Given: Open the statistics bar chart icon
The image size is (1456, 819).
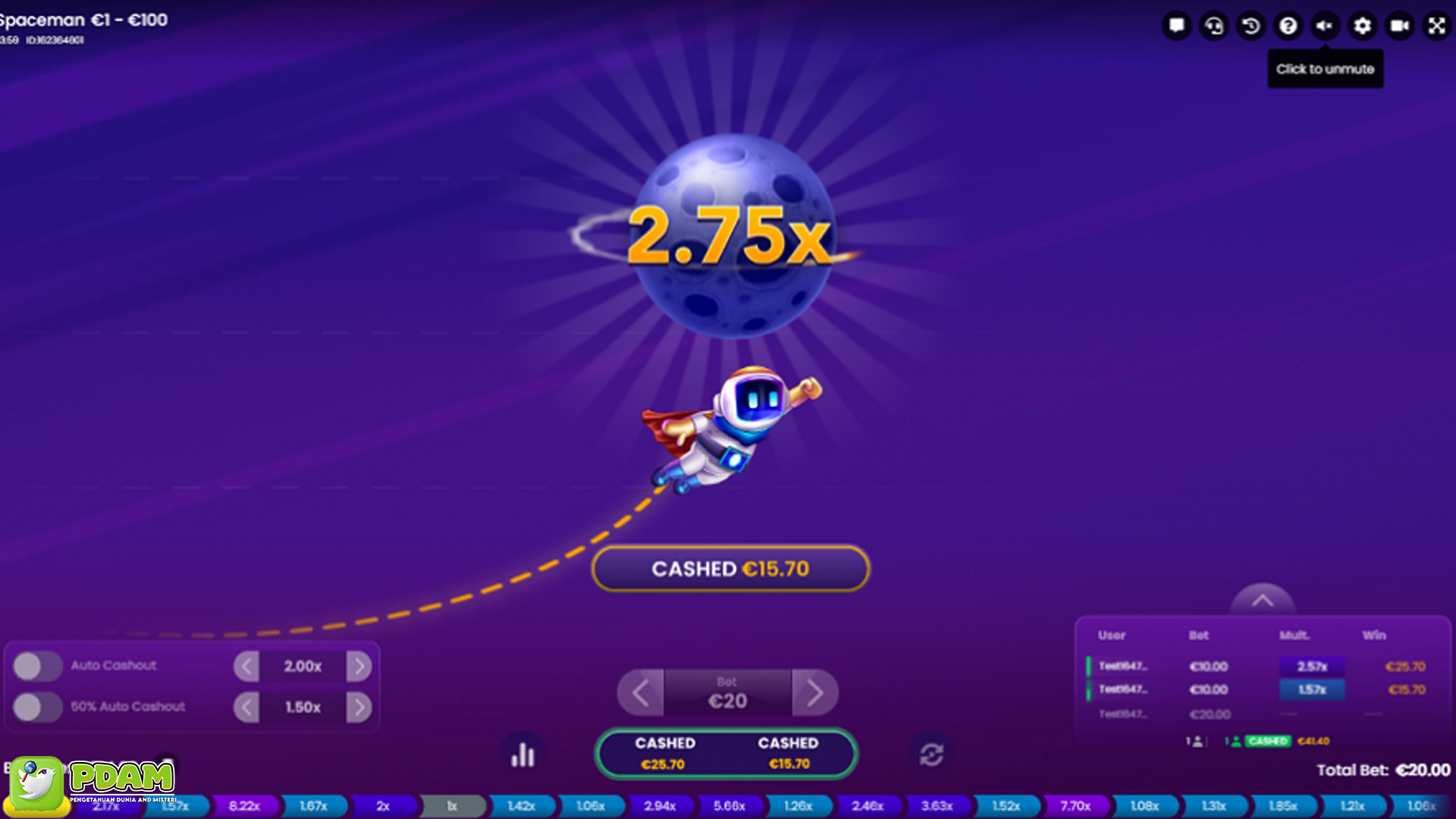Looking at the screenshot, I should [523, 753].
